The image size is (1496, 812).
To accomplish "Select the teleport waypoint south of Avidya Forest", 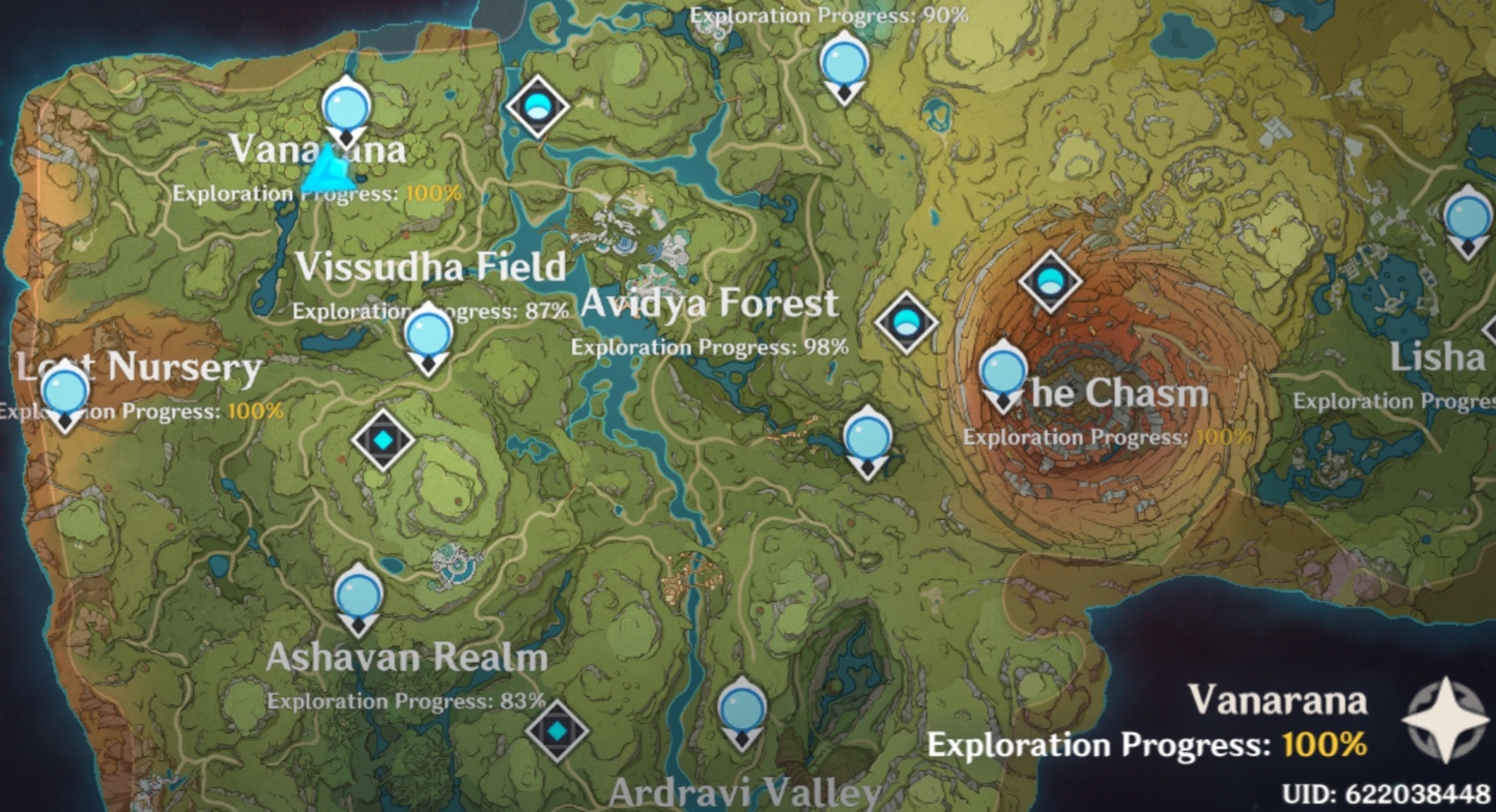I will [x=866, y=437].
